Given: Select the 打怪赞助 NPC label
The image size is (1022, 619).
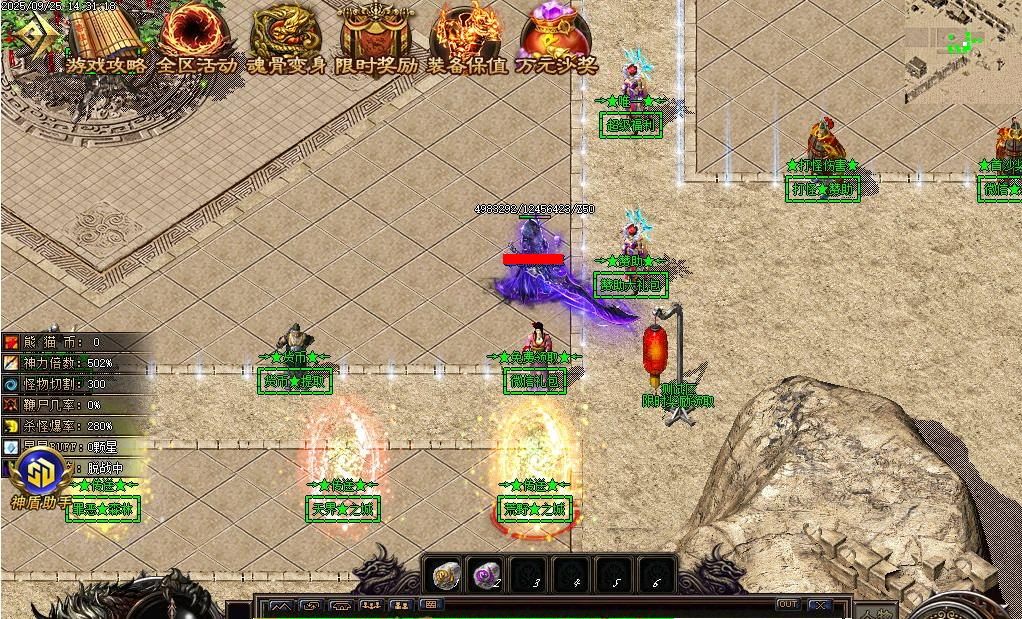Looking at the screenshot, I should click(x=823, y=189).
